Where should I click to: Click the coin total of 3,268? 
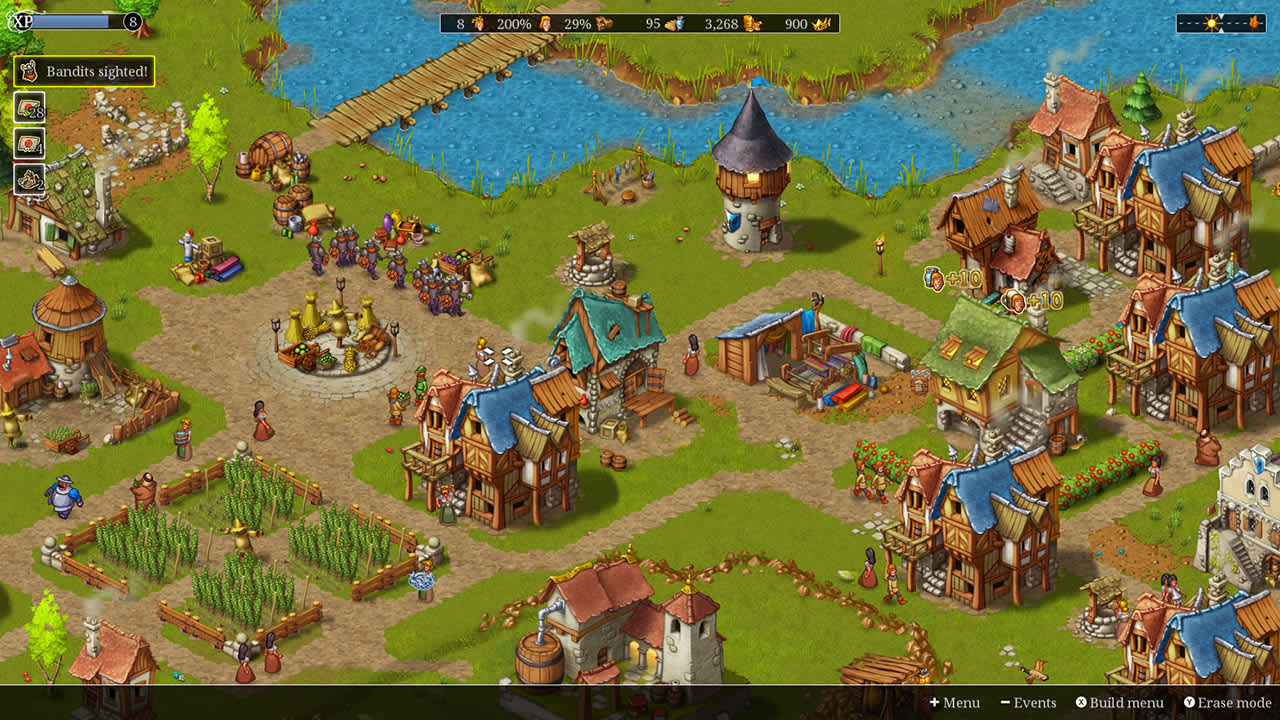pos(721,25)
